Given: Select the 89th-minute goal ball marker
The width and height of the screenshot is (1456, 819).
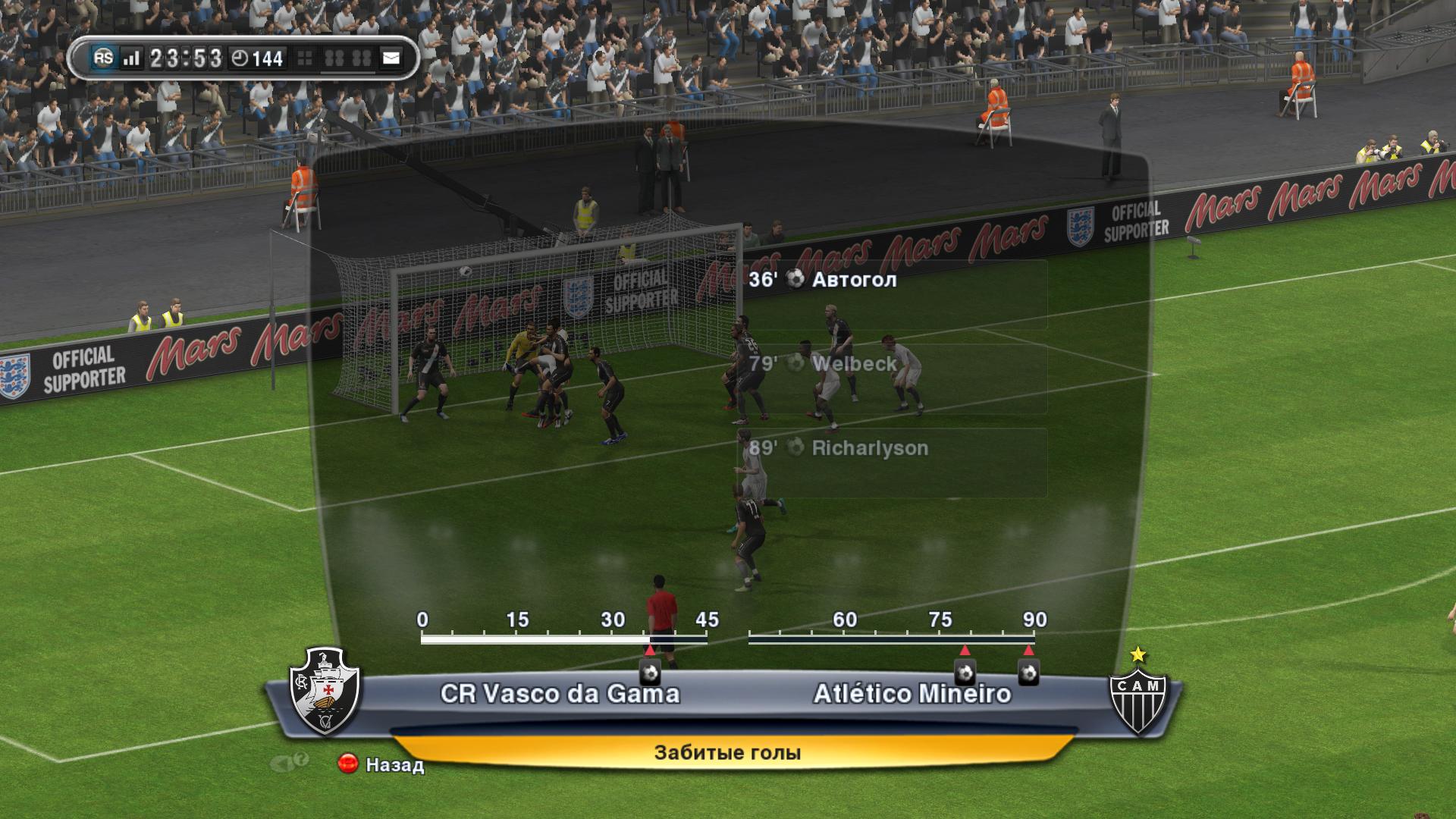Looking at the screenshot, I should click(1028, 672).
